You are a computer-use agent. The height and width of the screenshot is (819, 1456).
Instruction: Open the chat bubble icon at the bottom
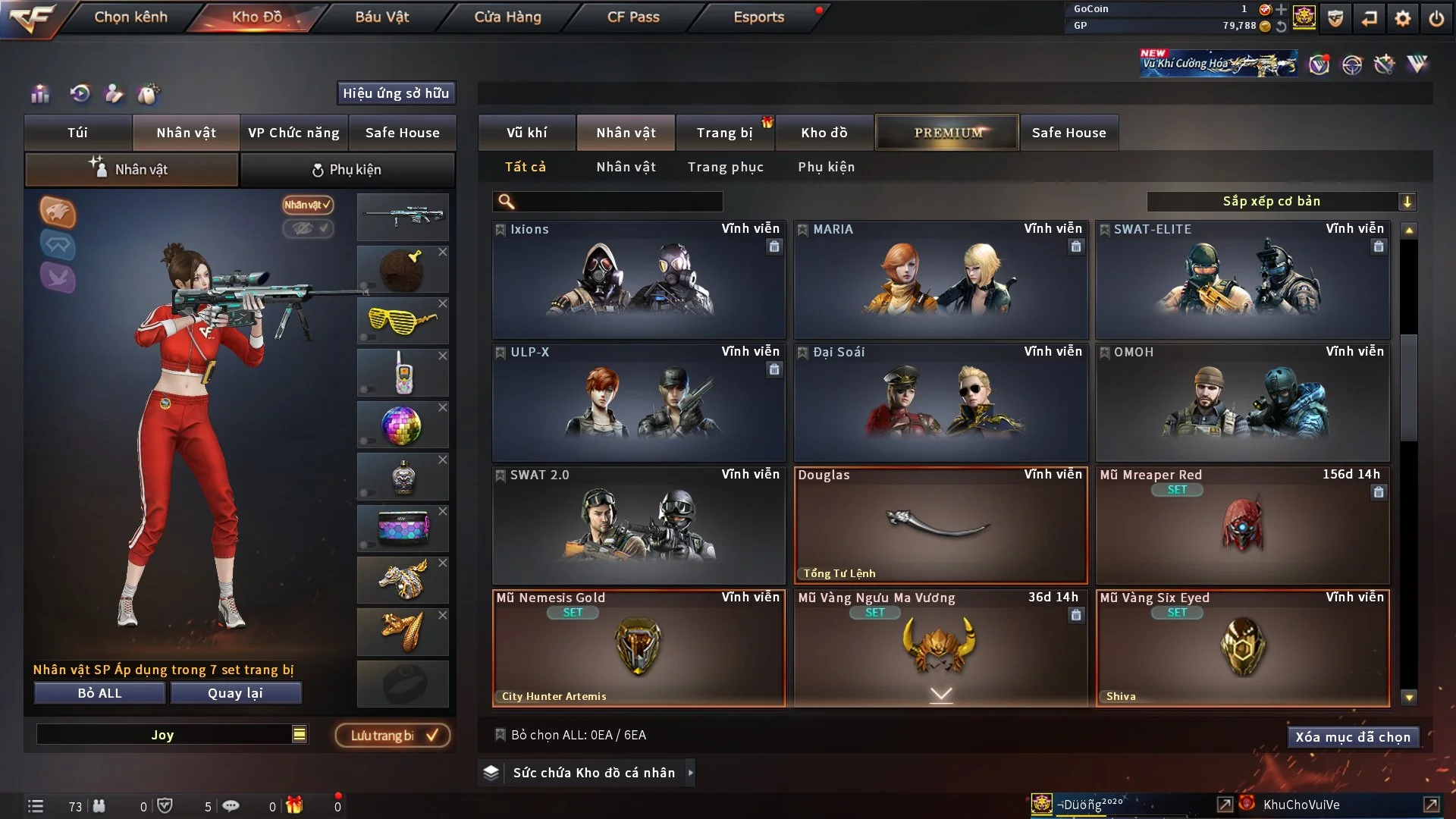click(x=231, y=806)
